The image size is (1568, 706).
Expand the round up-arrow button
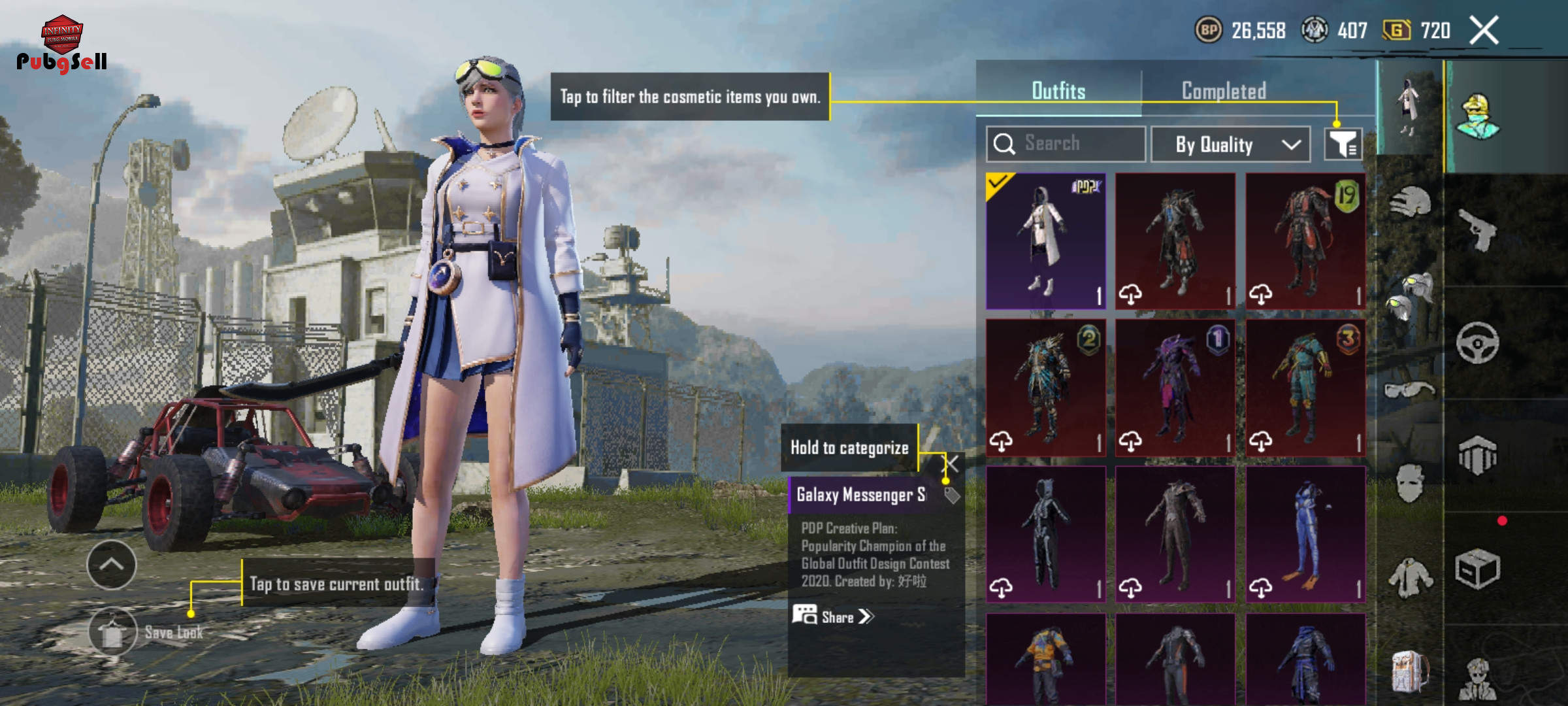point(112,565)
